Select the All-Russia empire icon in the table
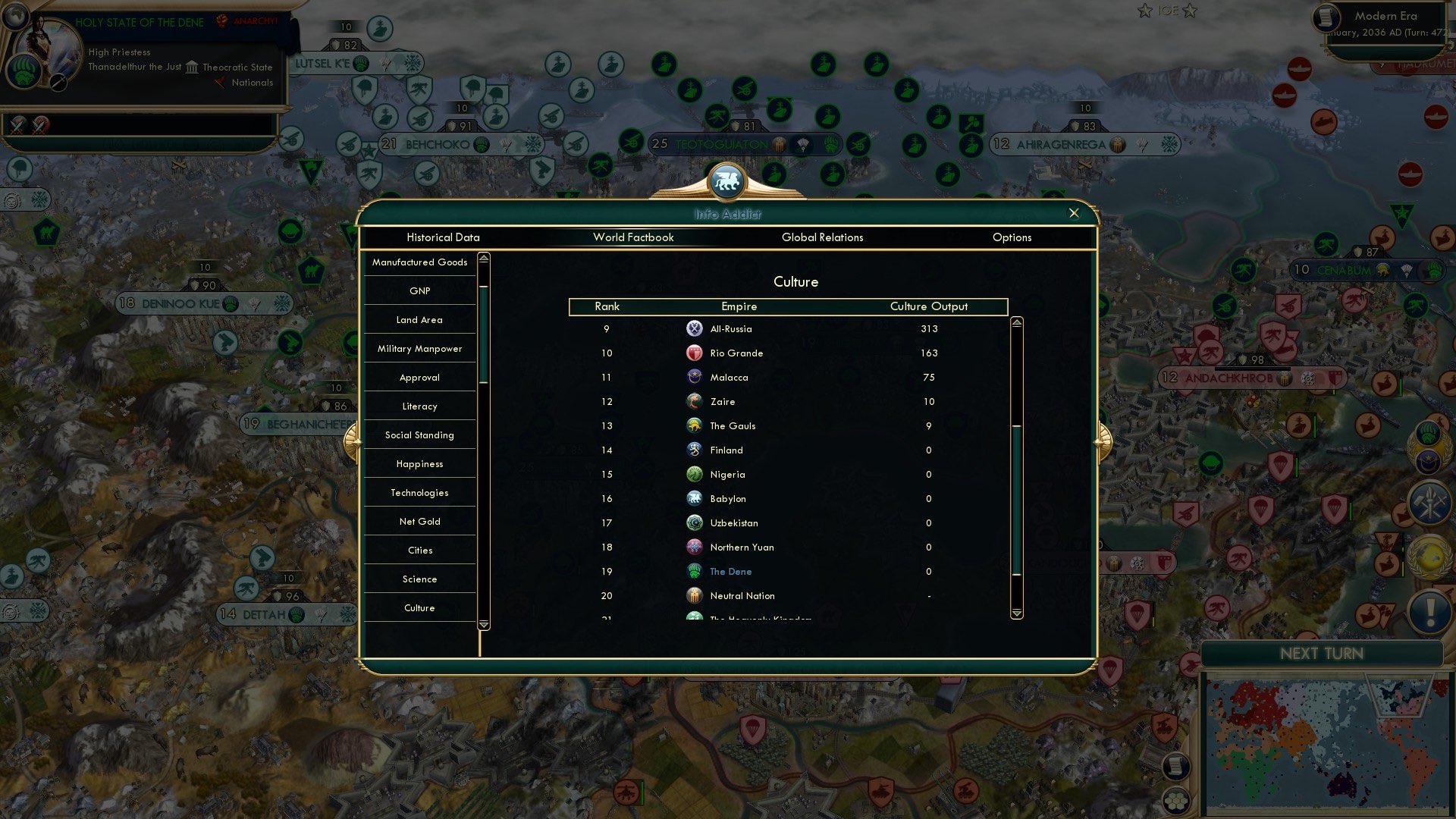 pyautogui.click(x=695, y=328)
